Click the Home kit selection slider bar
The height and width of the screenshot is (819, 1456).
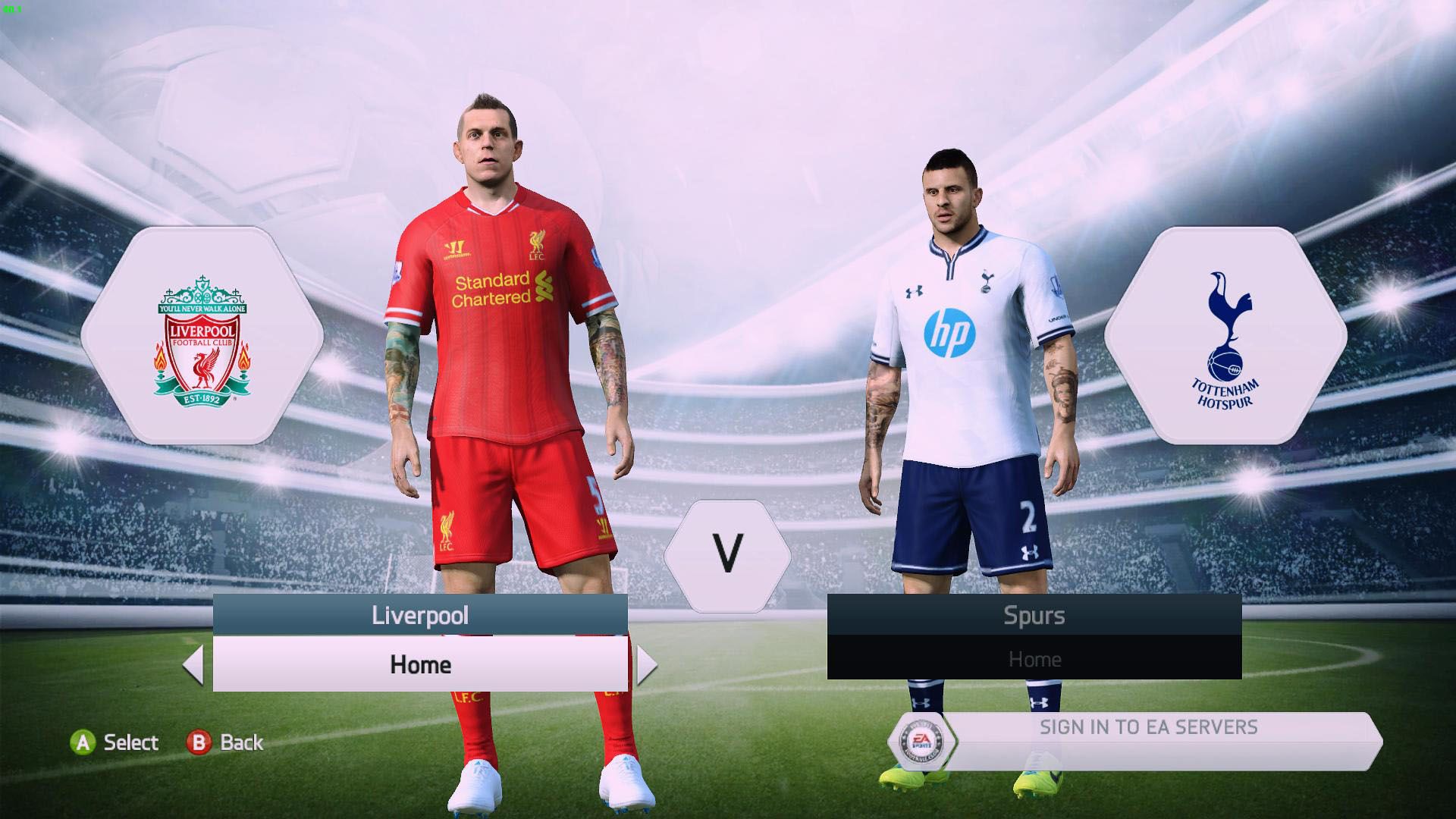click(420, 666)
